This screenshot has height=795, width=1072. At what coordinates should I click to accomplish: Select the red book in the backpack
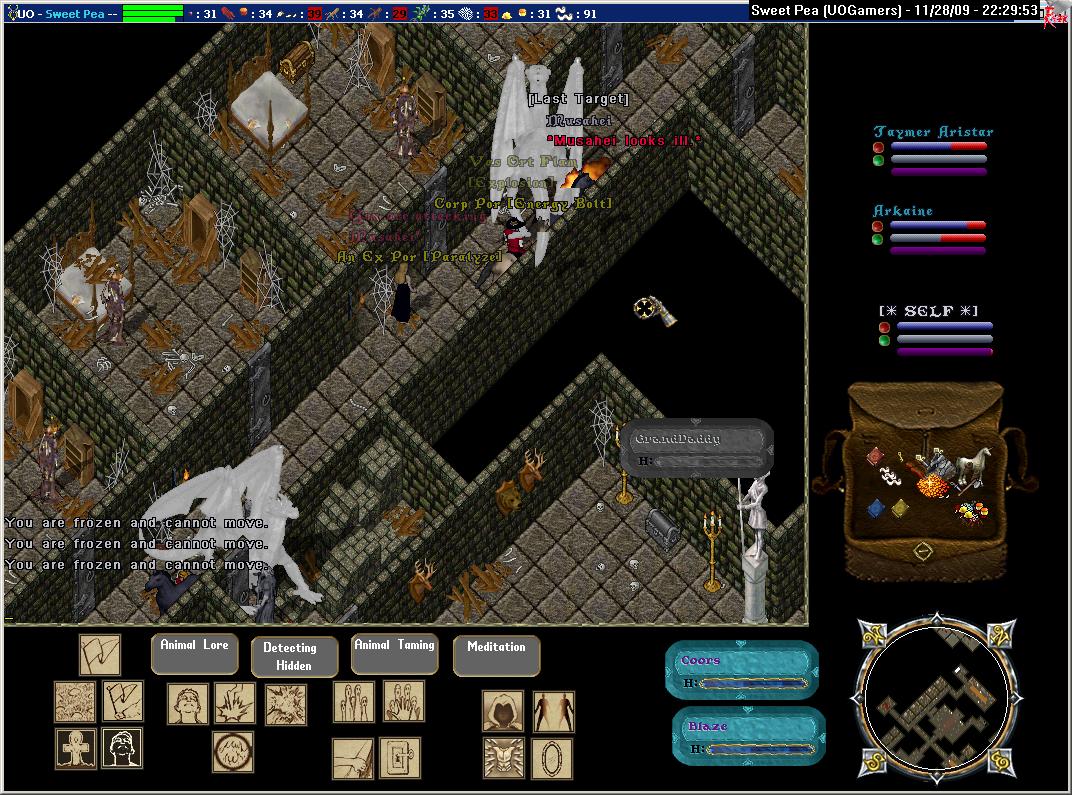[874, 457]
